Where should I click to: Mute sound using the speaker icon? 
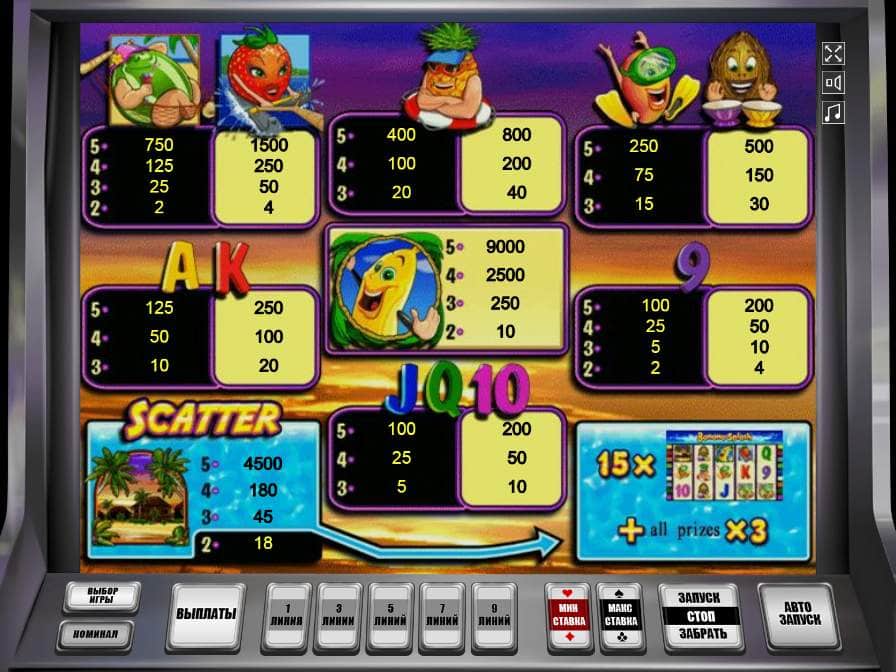(x=832, y=83)
